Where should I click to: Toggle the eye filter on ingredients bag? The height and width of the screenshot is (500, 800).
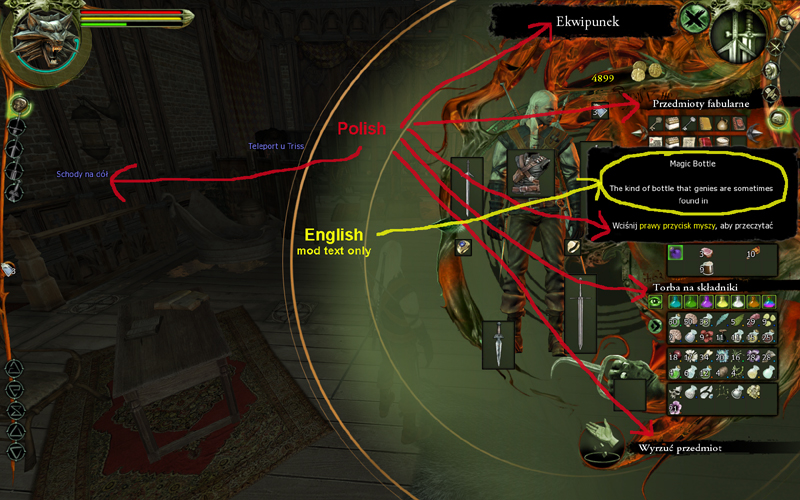[x=656, y=301]
